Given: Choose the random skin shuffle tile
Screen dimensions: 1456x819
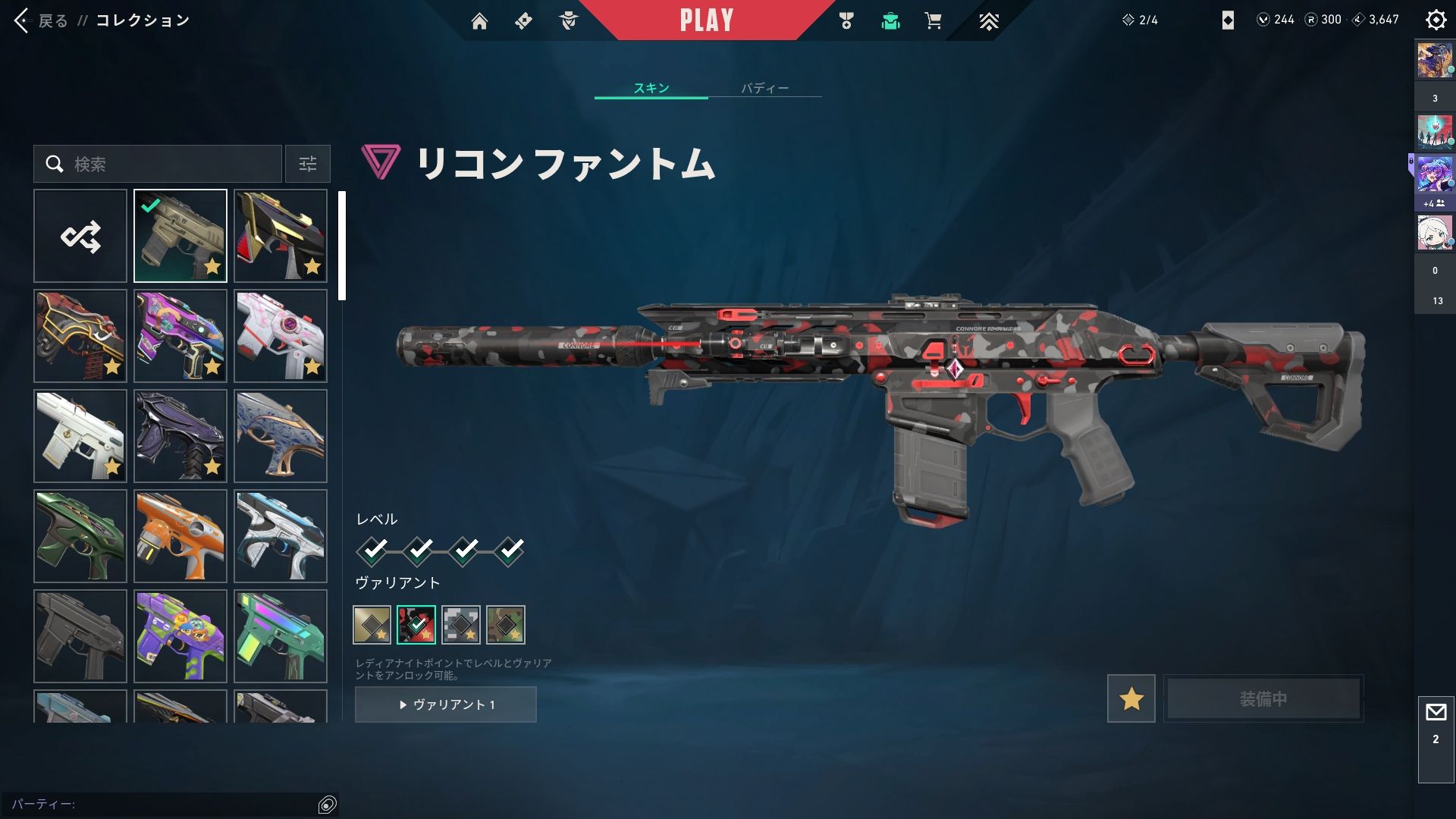Looking at the screenshot, I should (x=80, y=236).
